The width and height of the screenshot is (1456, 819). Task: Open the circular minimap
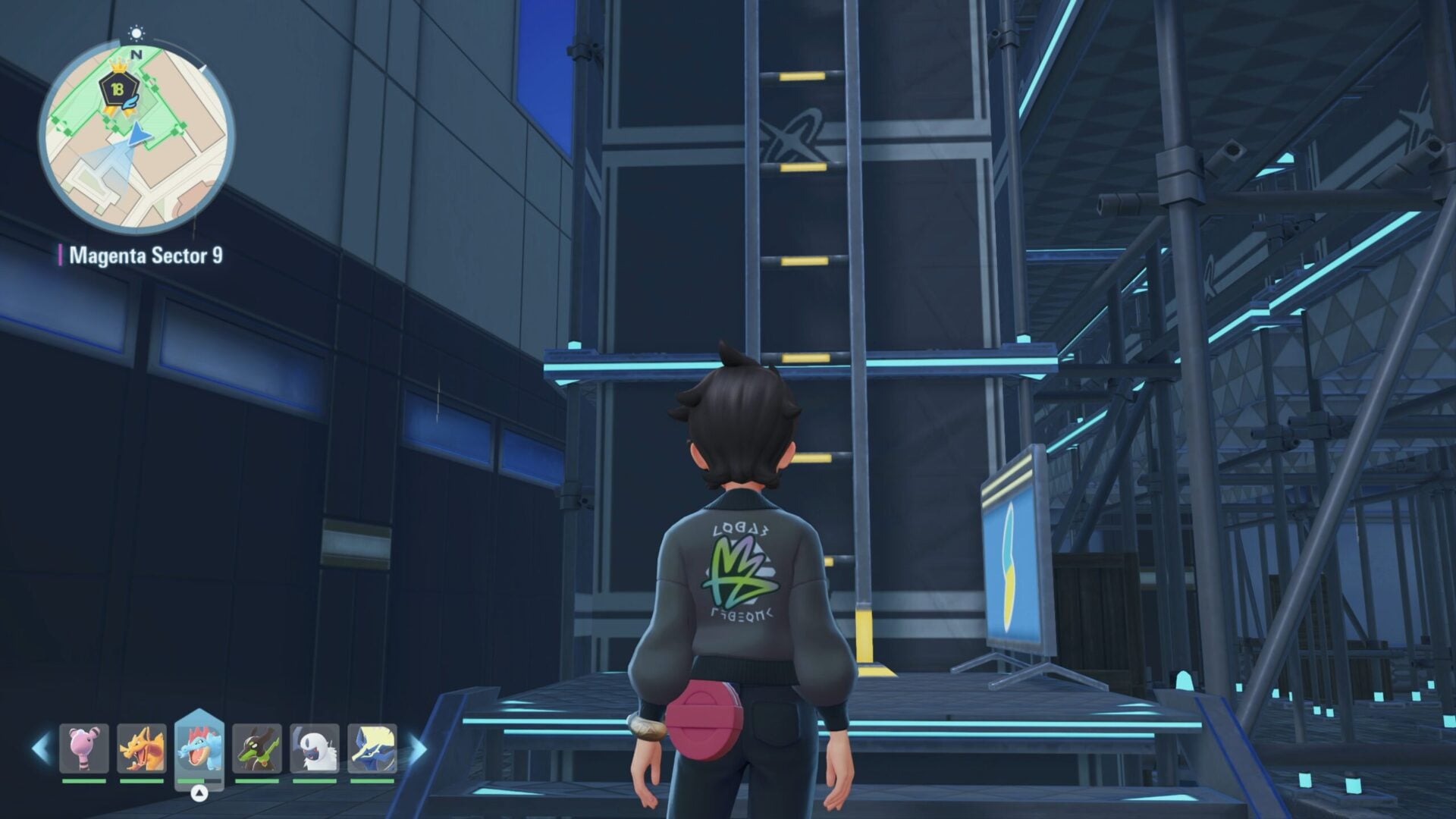click(136, 136)
